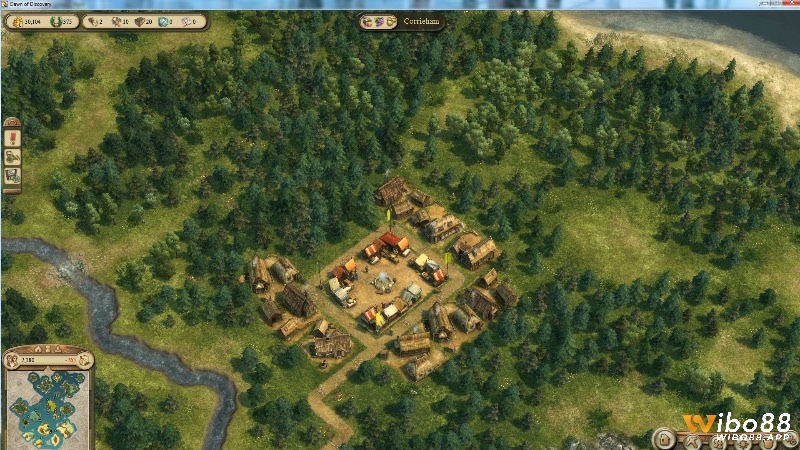Click the portrait icon left of minimap header
The image size is (800, 450).
(11, 359)
